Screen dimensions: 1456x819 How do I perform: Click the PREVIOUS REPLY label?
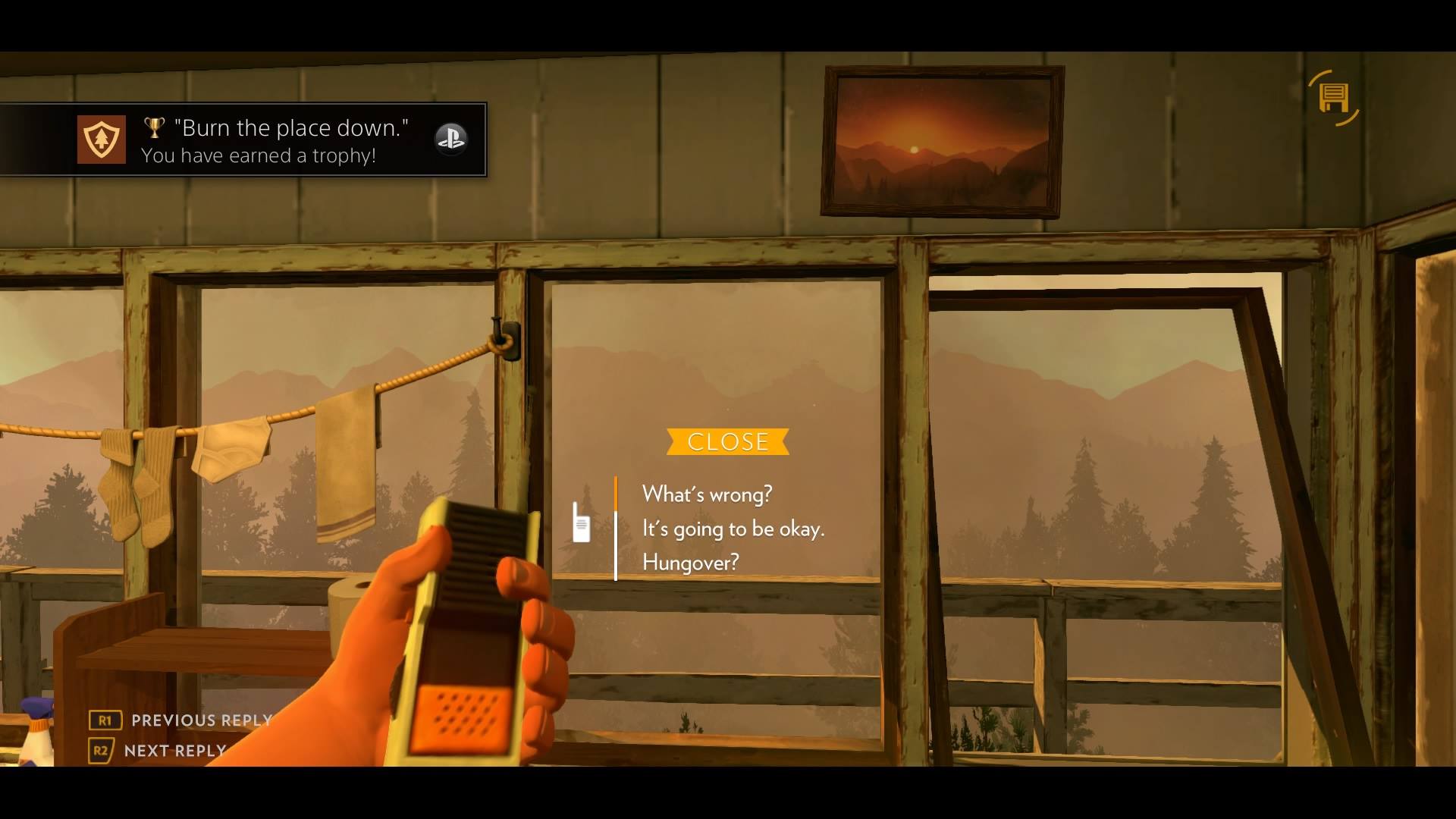pyautogui.click(x=199, y=720)
